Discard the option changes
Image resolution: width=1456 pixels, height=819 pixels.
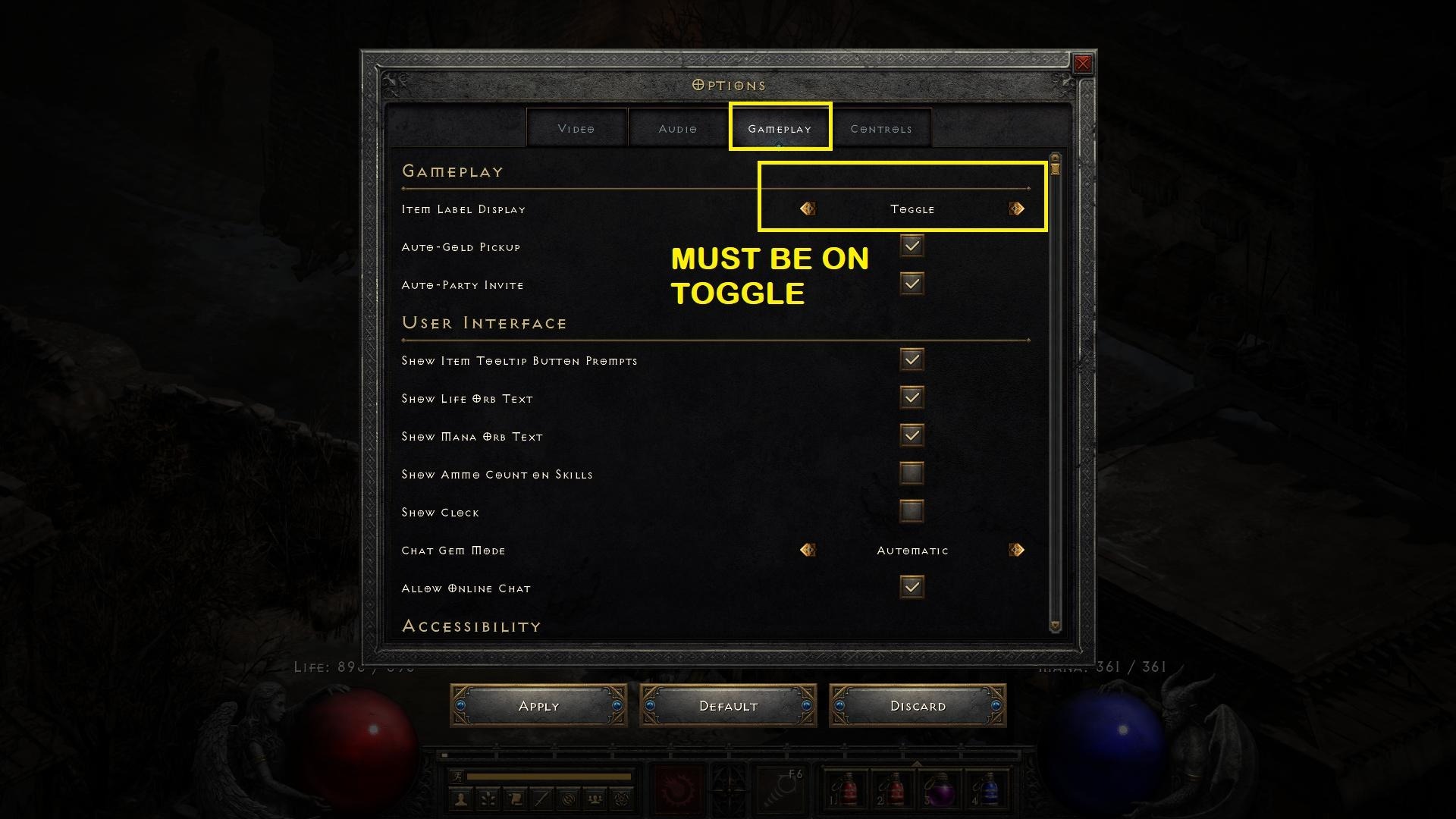918,706
